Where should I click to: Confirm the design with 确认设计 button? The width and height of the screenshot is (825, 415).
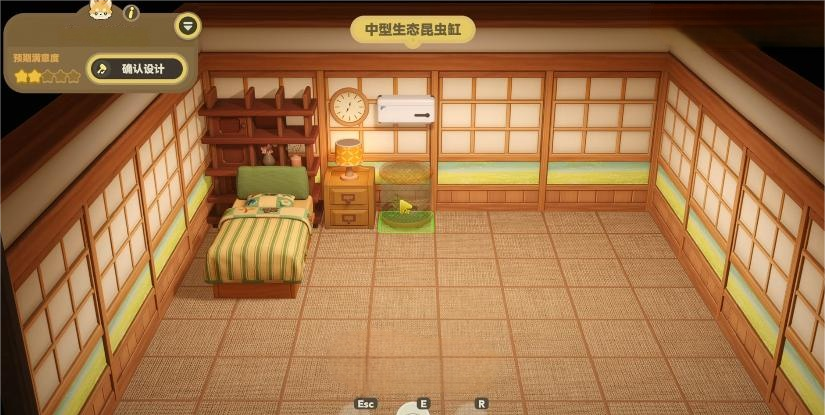(x=137, y=69)
